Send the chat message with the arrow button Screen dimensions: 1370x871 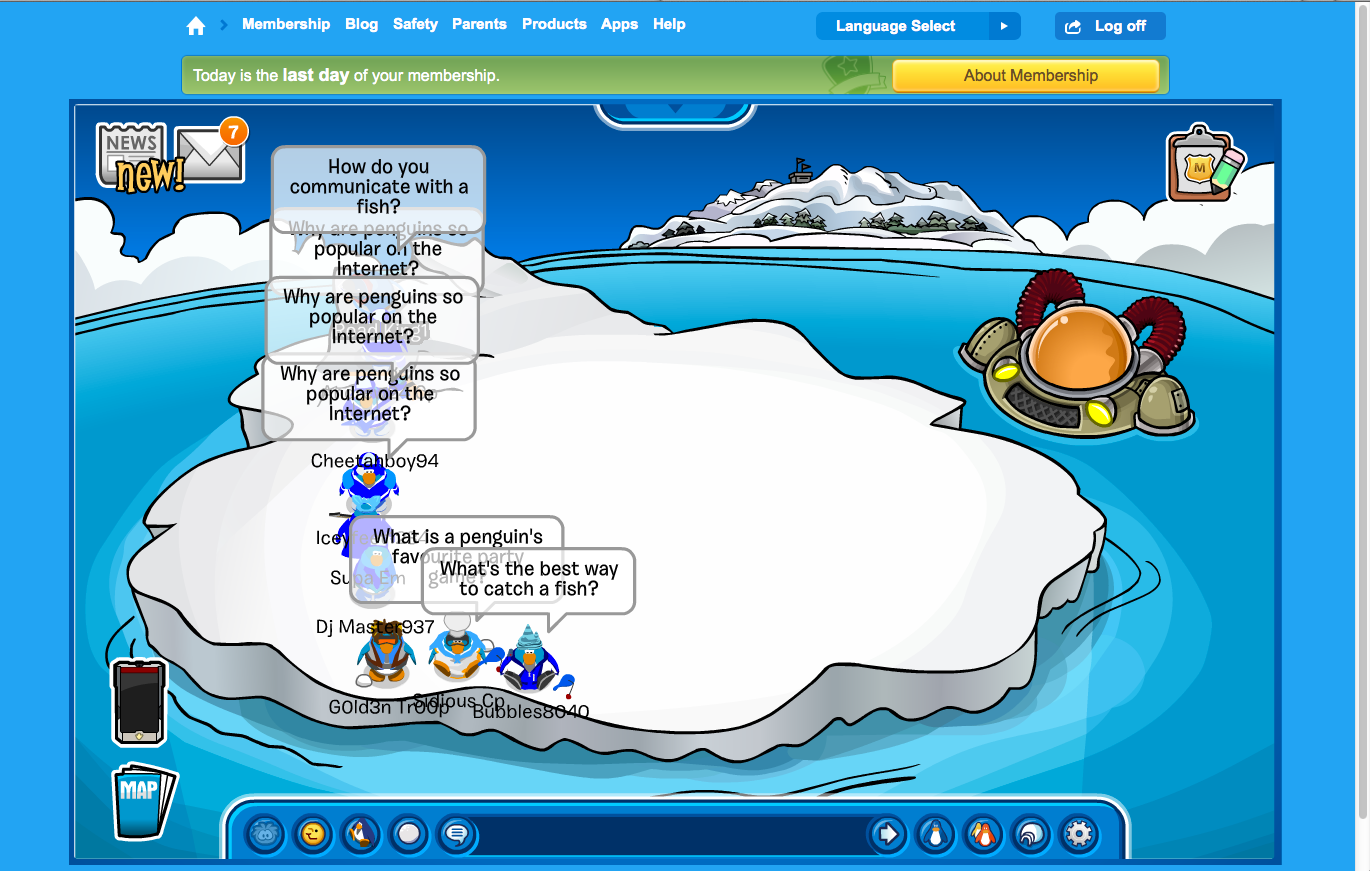[x=887, y=834]
